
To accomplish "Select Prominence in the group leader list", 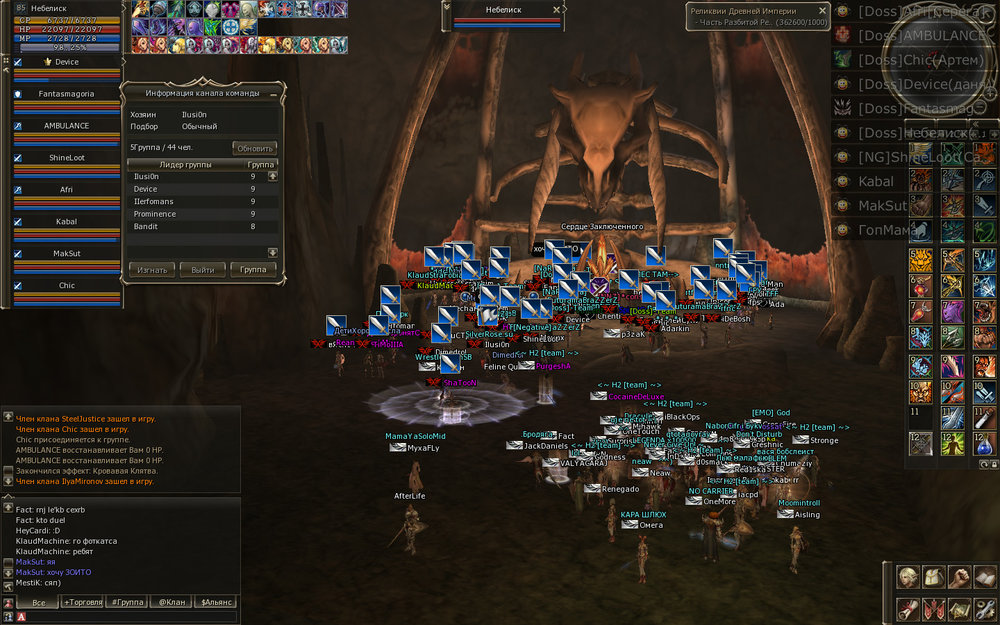I will [155, 214].
